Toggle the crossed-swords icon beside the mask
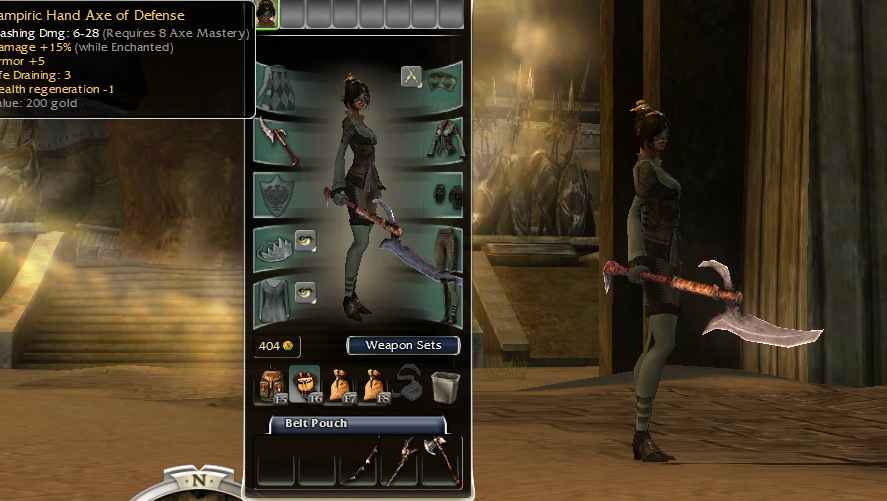Viewport: 887px width, 501px height. coord(411,76)
